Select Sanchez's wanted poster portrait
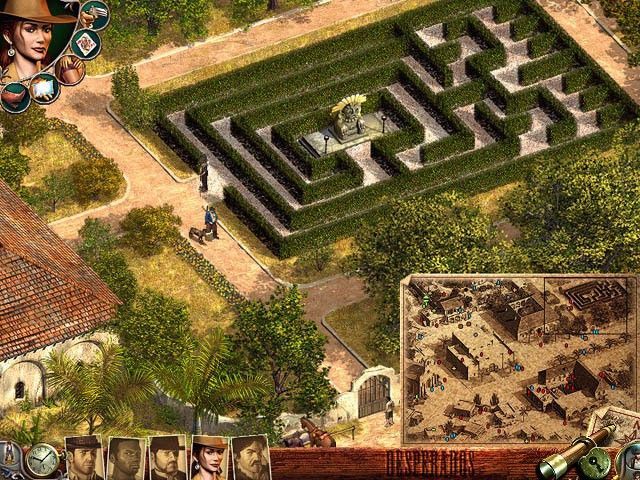 point(250,458)
